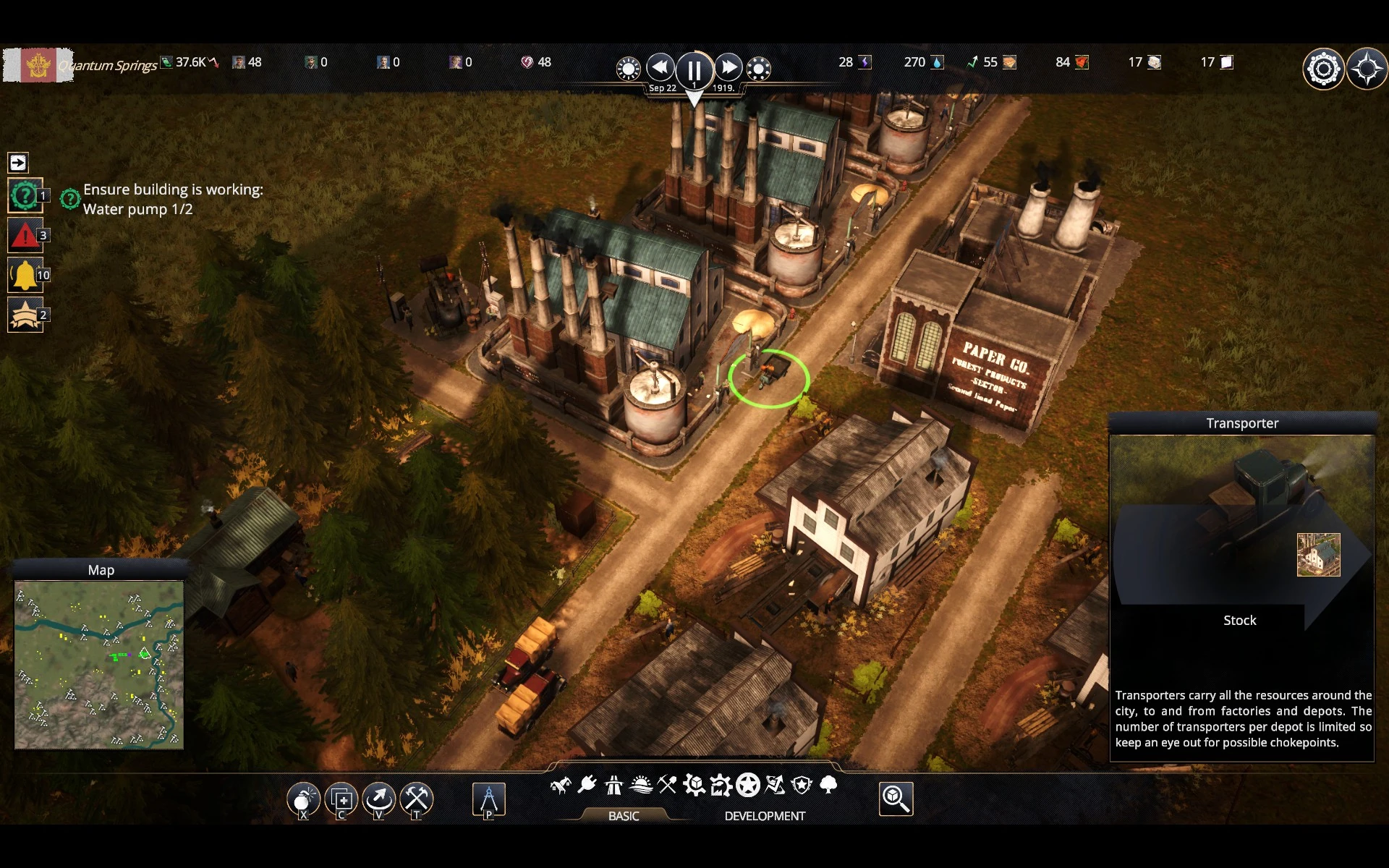Collapse the side panel with the arrow button

click(18, 163)
